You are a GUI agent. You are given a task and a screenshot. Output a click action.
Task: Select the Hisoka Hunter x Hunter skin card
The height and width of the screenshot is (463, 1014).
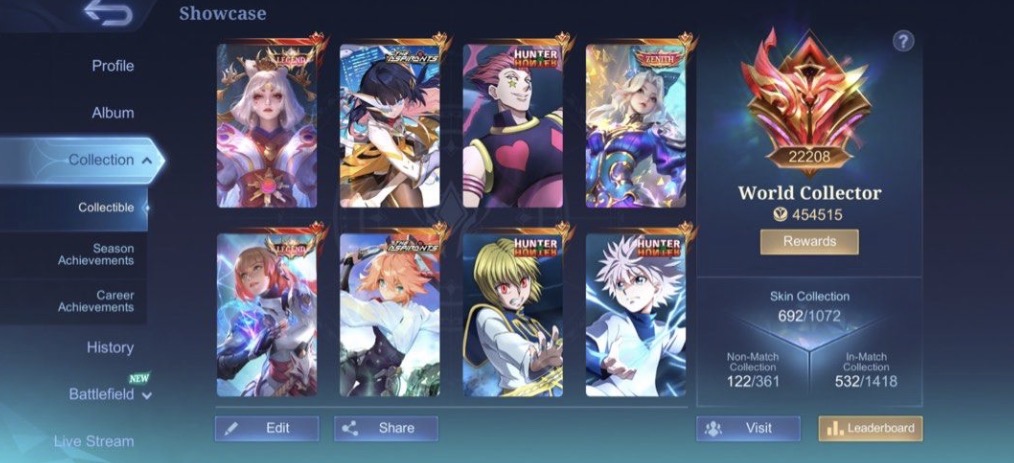tap(512, 125)
